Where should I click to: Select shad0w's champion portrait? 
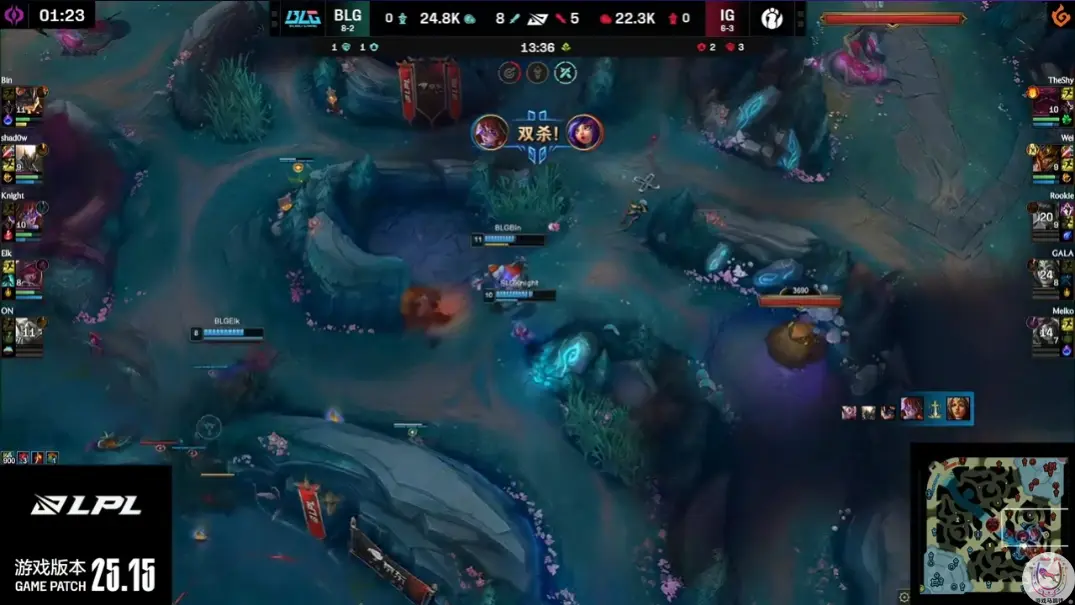pyautogui.click(x=28, y=160)
